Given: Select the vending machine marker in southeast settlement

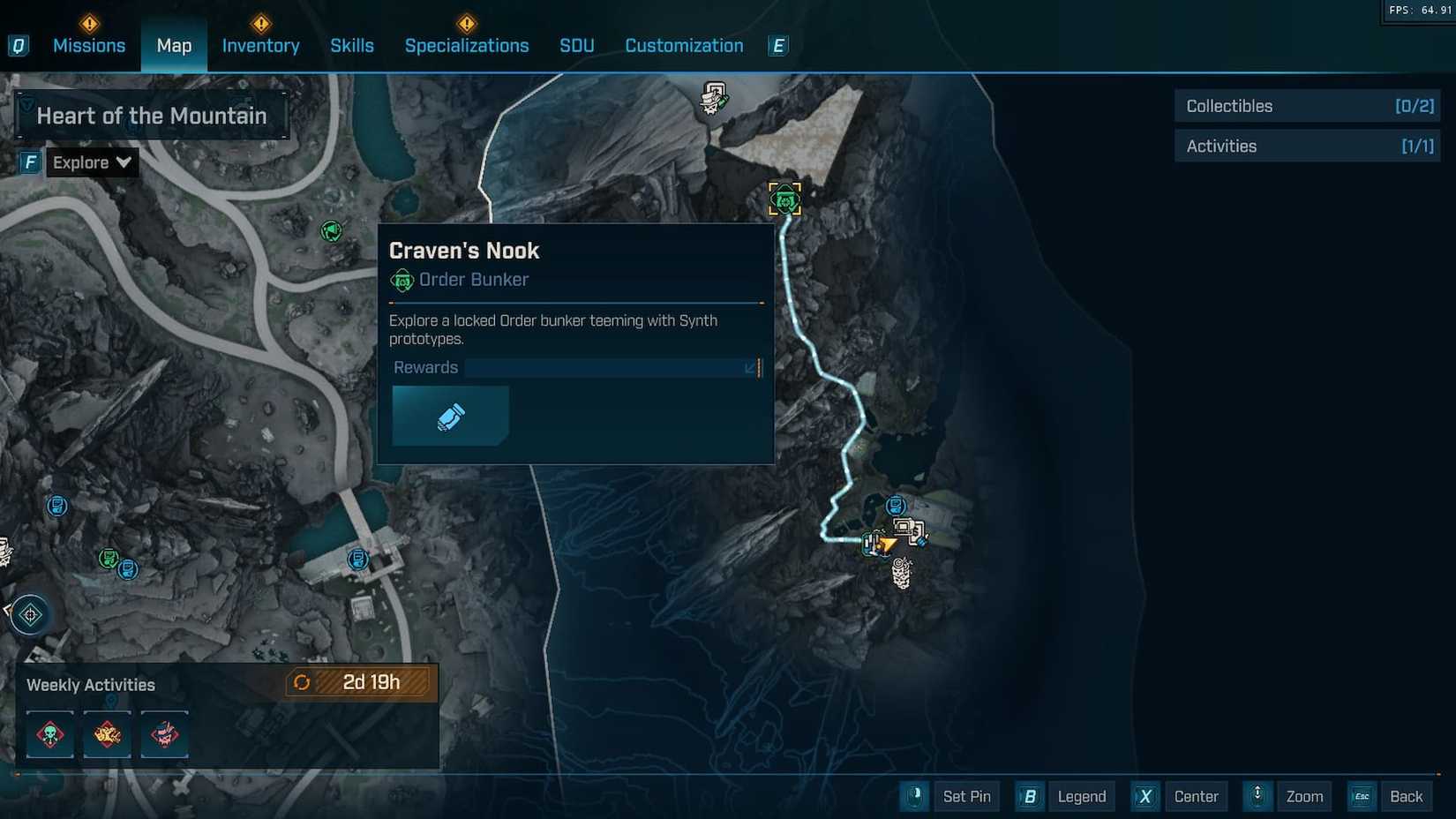Looking at the screenshot, I should click(895, 506).
